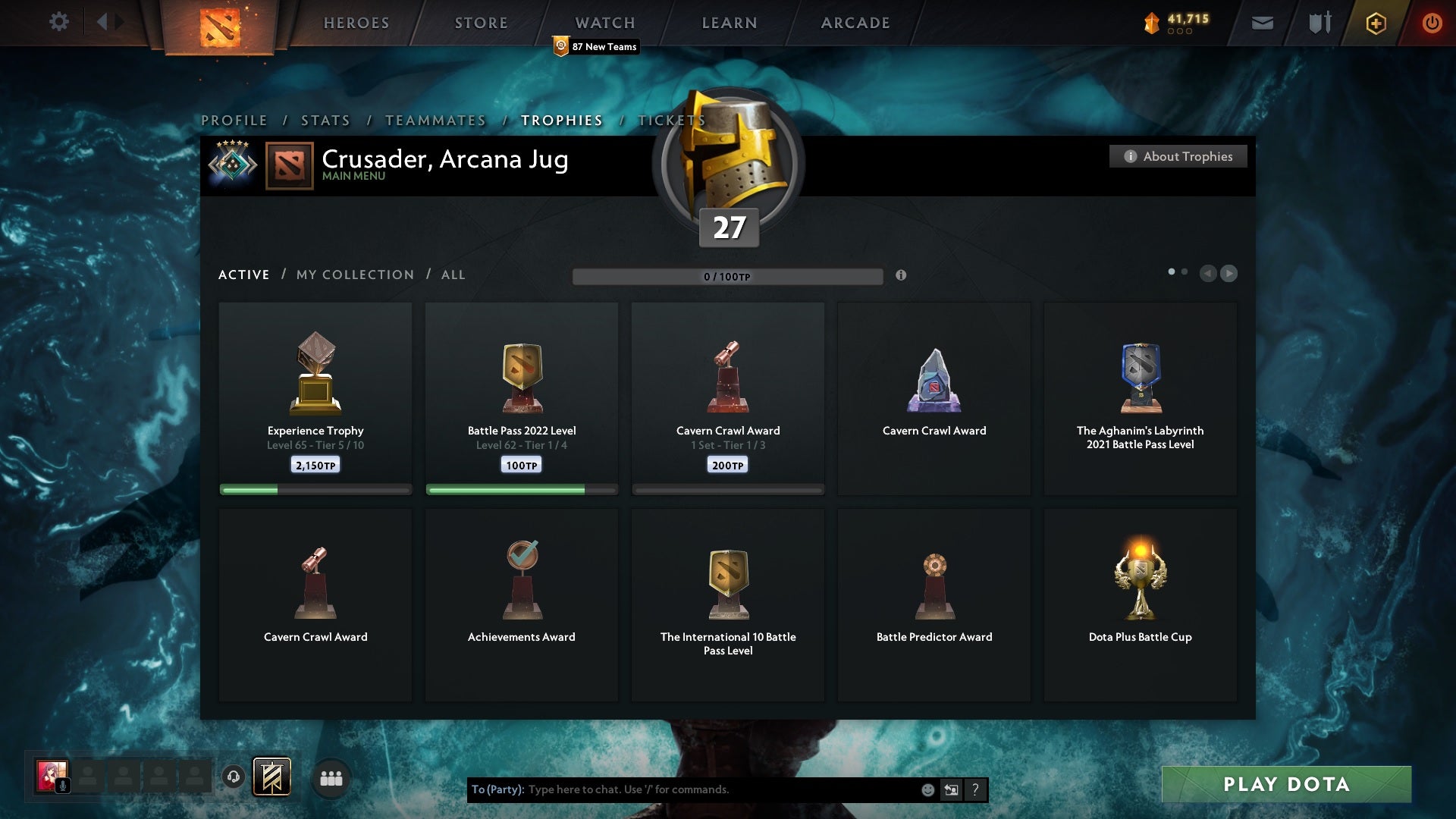This screenshot has width=1456, height=819.
Task: Toggle the chat wheel icon beside chat
Action: tap(951, 789)
